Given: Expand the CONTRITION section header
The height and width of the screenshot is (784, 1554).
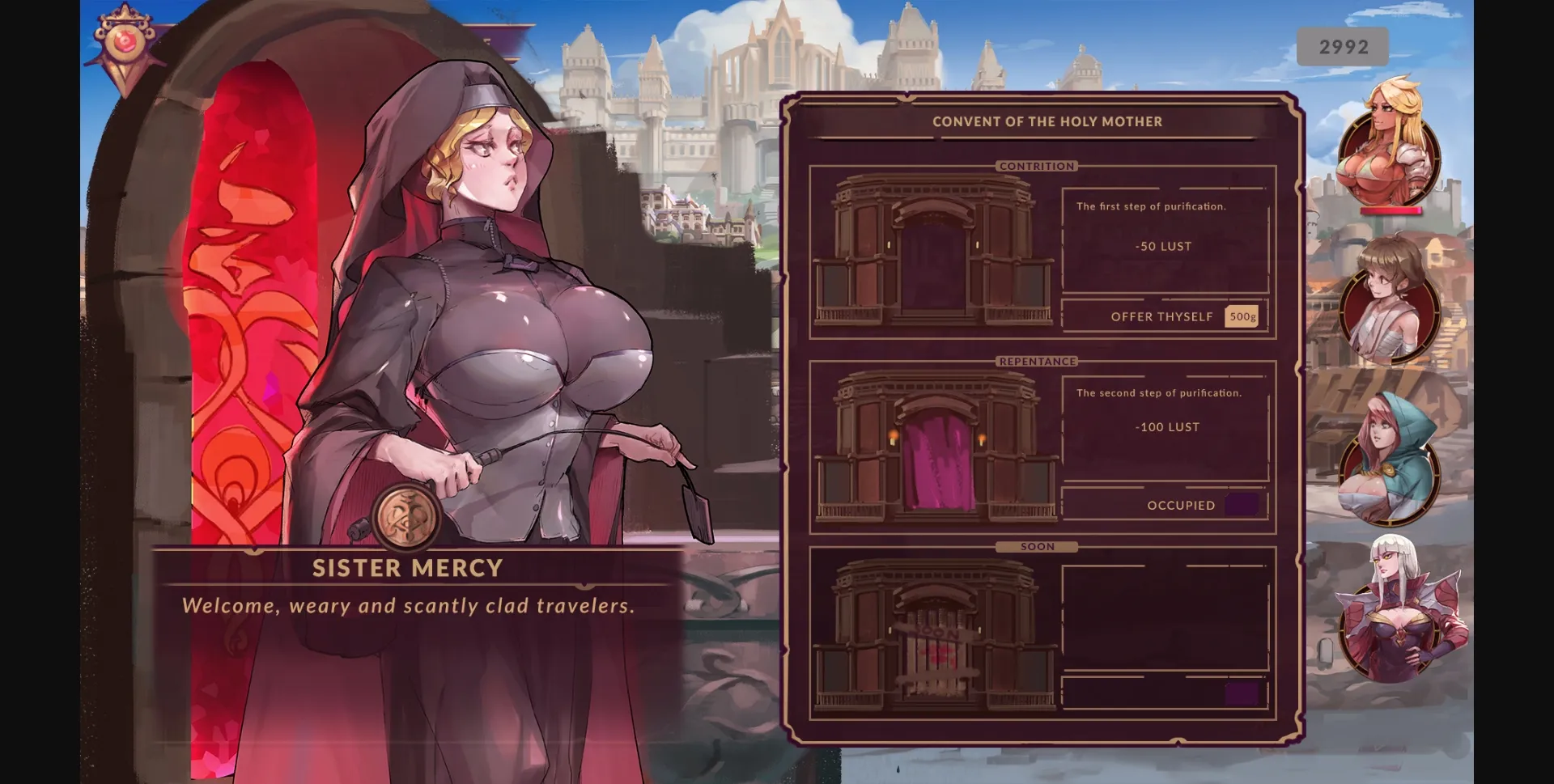Looking at the screenshot, I should click(x=1038, y=166).
